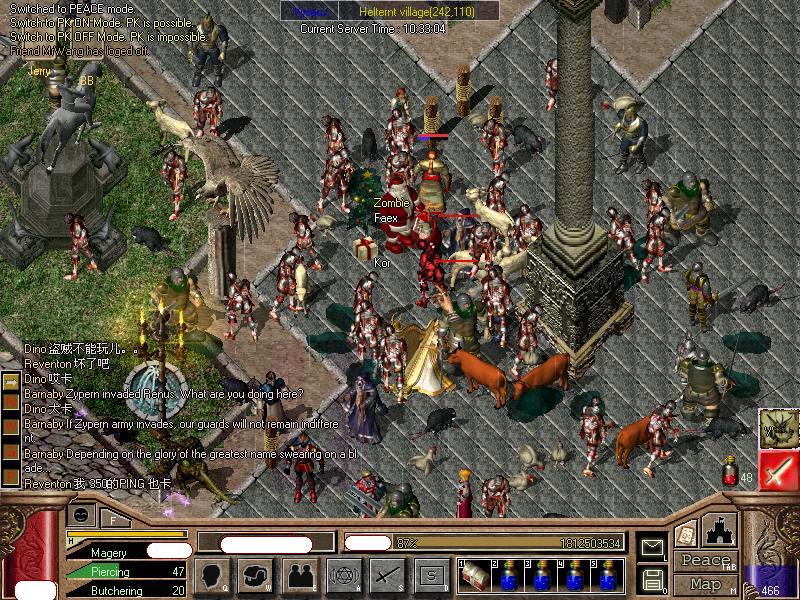
Task: Activate the red sword attack icon
Action: 778,470
